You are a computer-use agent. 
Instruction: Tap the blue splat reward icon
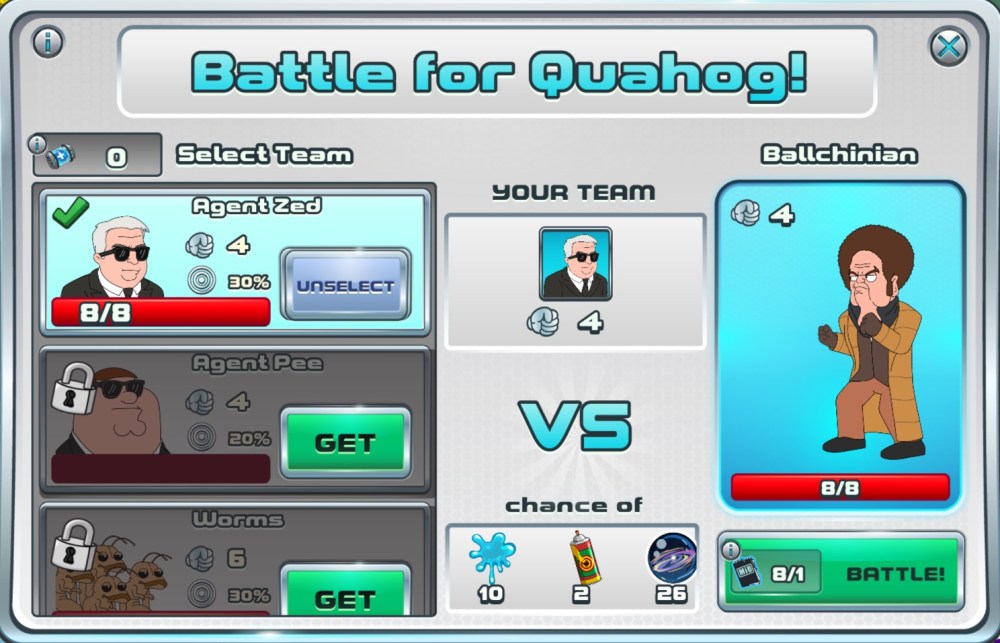[491, 556]
